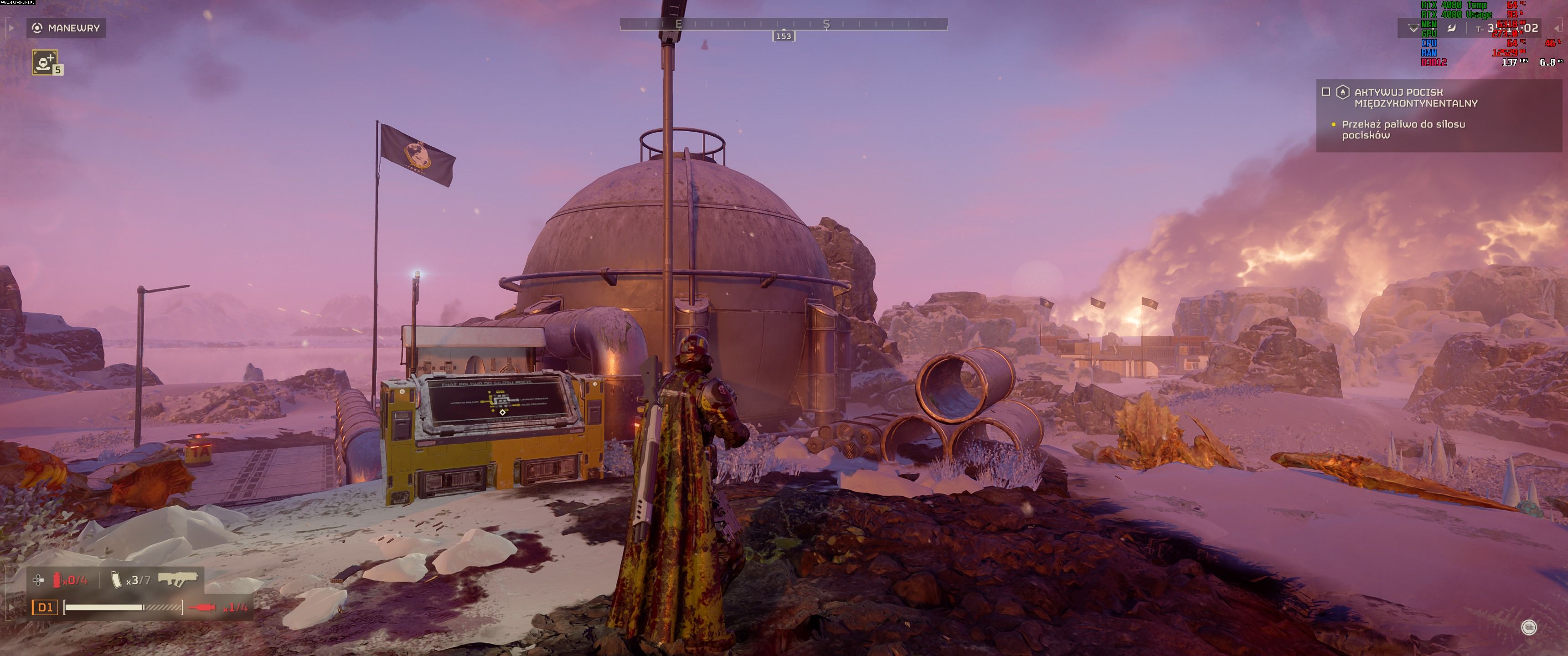
Task: Select the hexagon fuel-drop objective icon
Action: coord(1342,92)
